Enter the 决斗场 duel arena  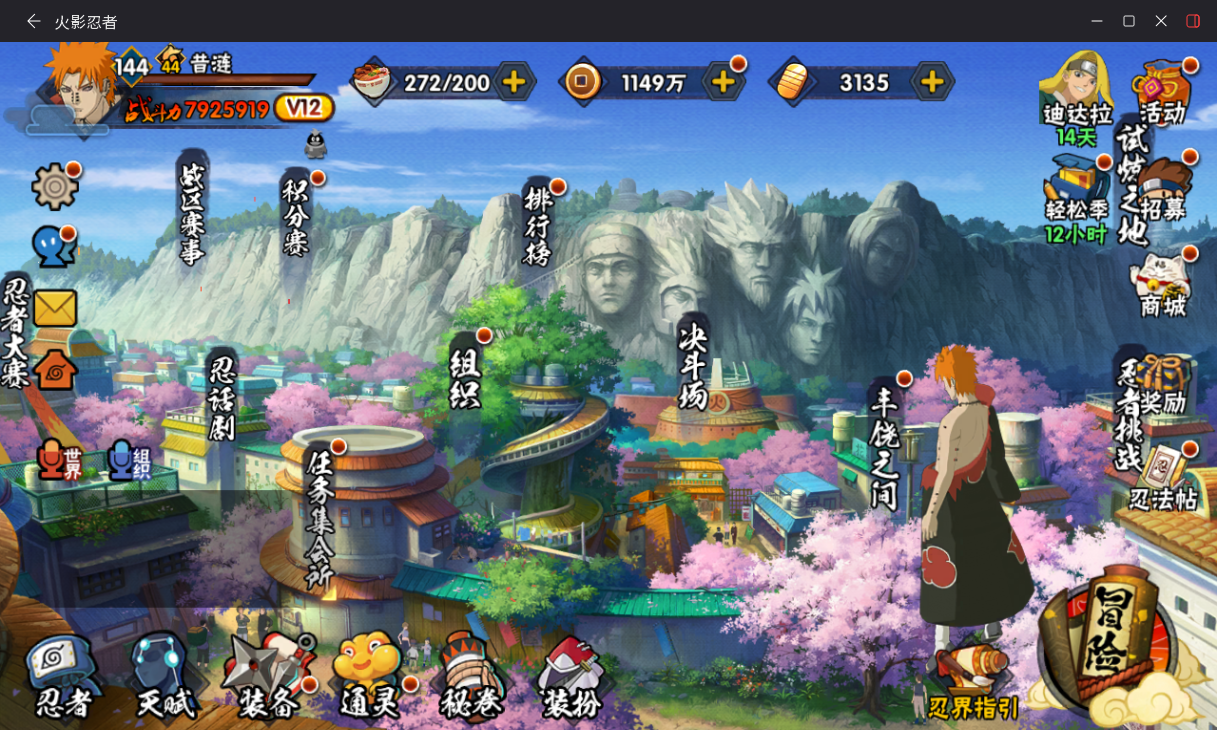click(693, 367)
